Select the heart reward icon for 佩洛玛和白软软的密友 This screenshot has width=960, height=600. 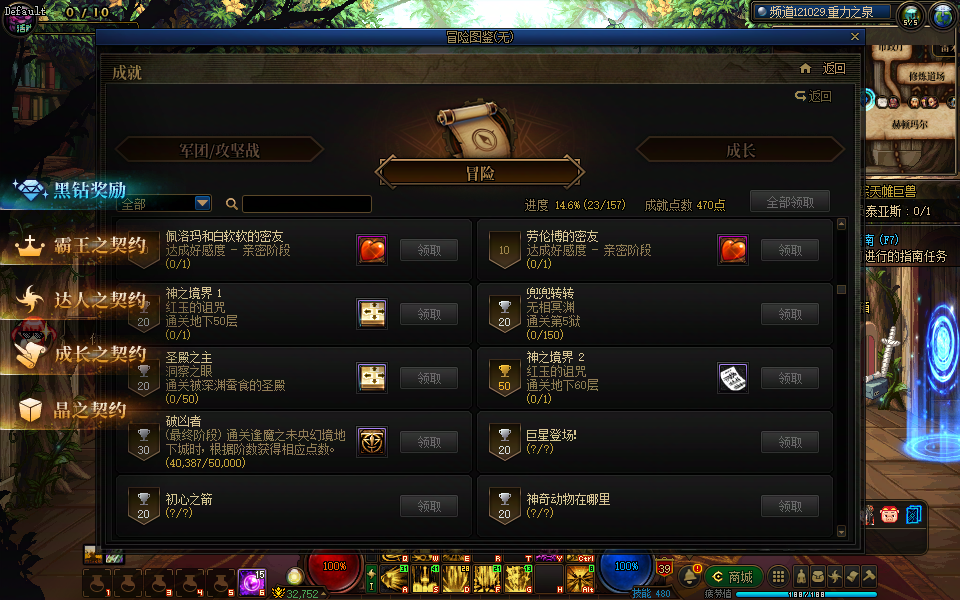[372, 250]
